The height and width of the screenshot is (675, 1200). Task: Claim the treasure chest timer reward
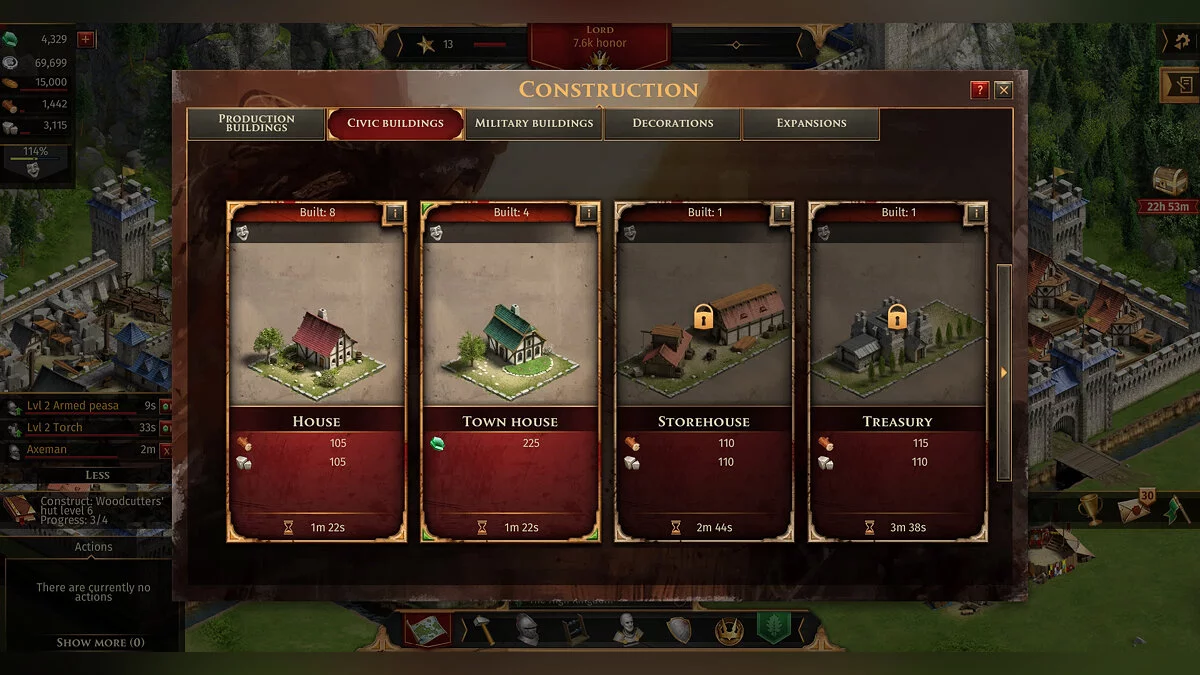pos(1169,182)
